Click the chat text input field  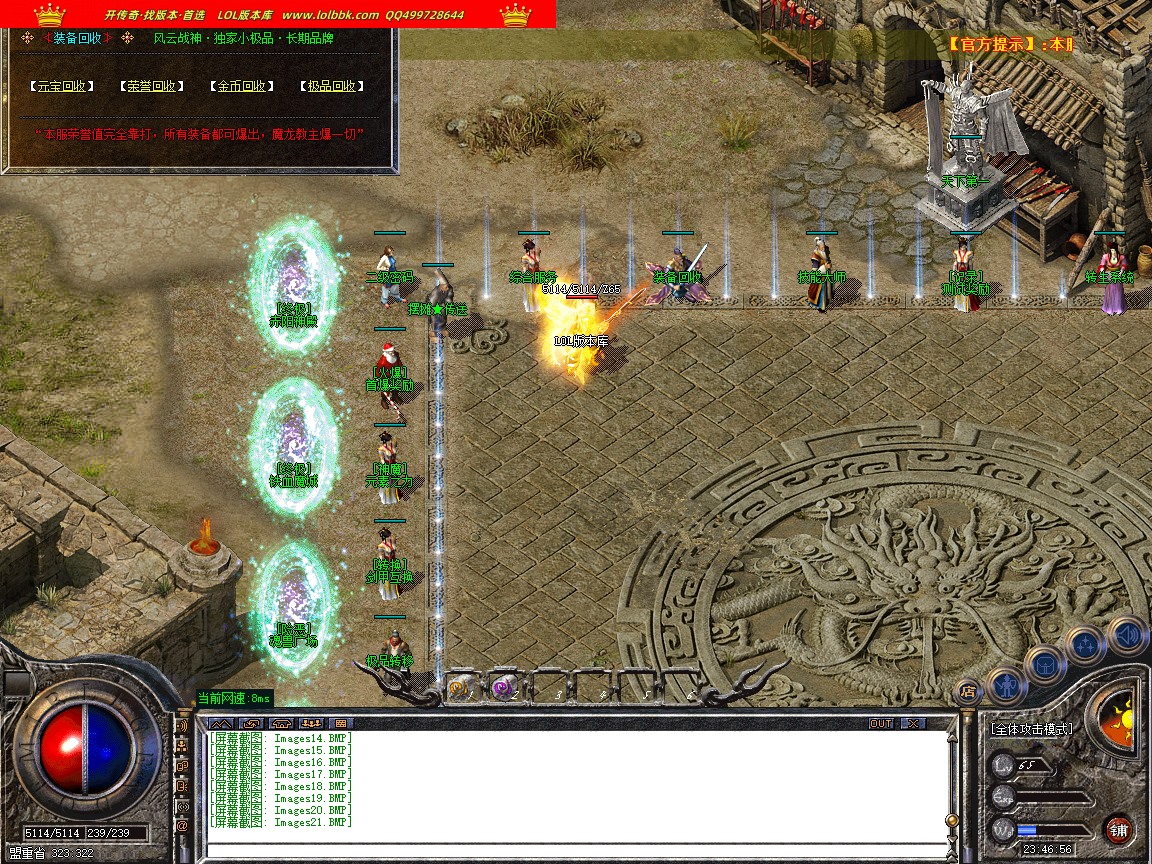pos(570,849)
